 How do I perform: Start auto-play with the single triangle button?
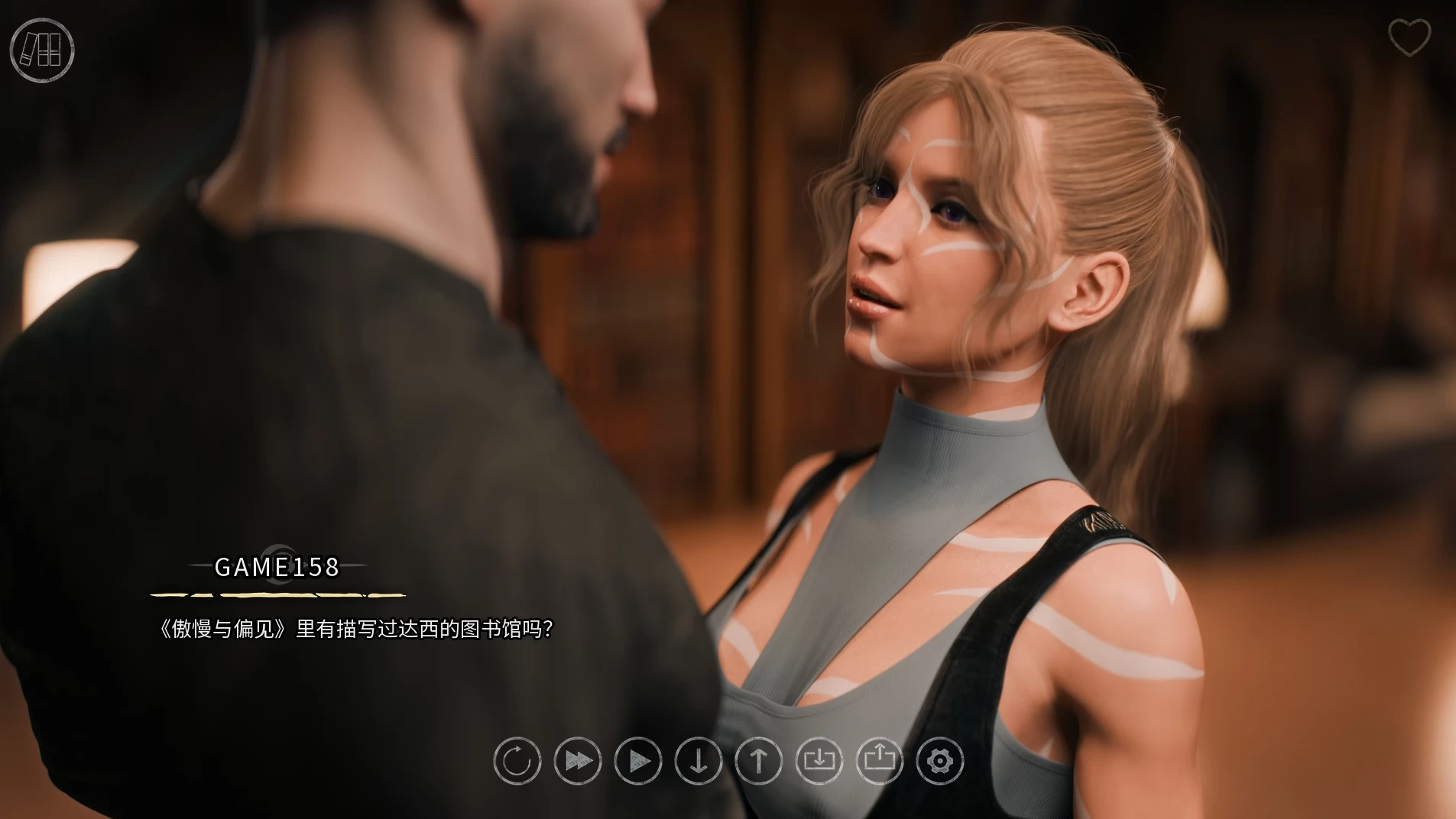638,761
